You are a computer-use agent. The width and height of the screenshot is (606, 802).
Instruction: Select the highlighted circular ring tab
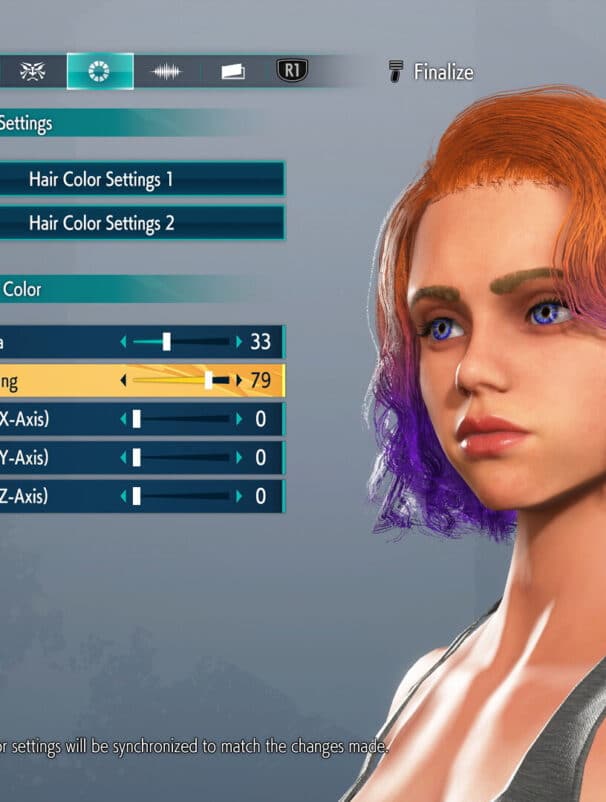[x=100, y=71]
